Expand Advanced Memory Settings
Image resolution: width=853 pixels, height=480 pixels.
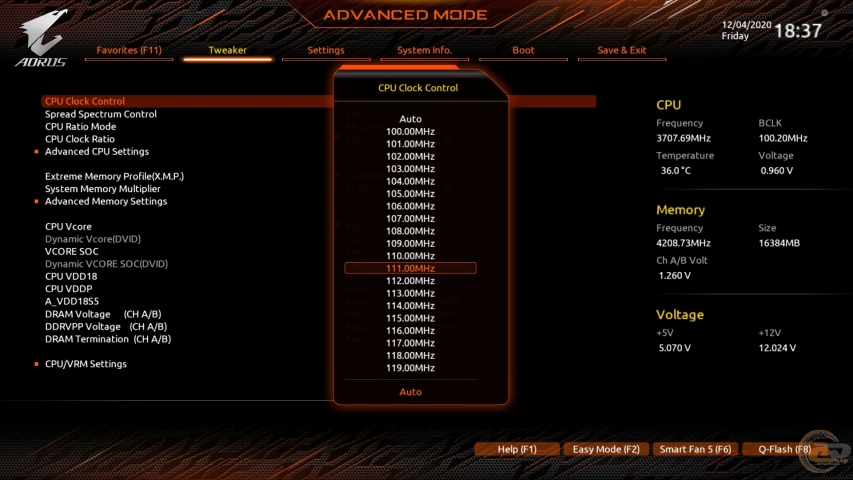106,201
